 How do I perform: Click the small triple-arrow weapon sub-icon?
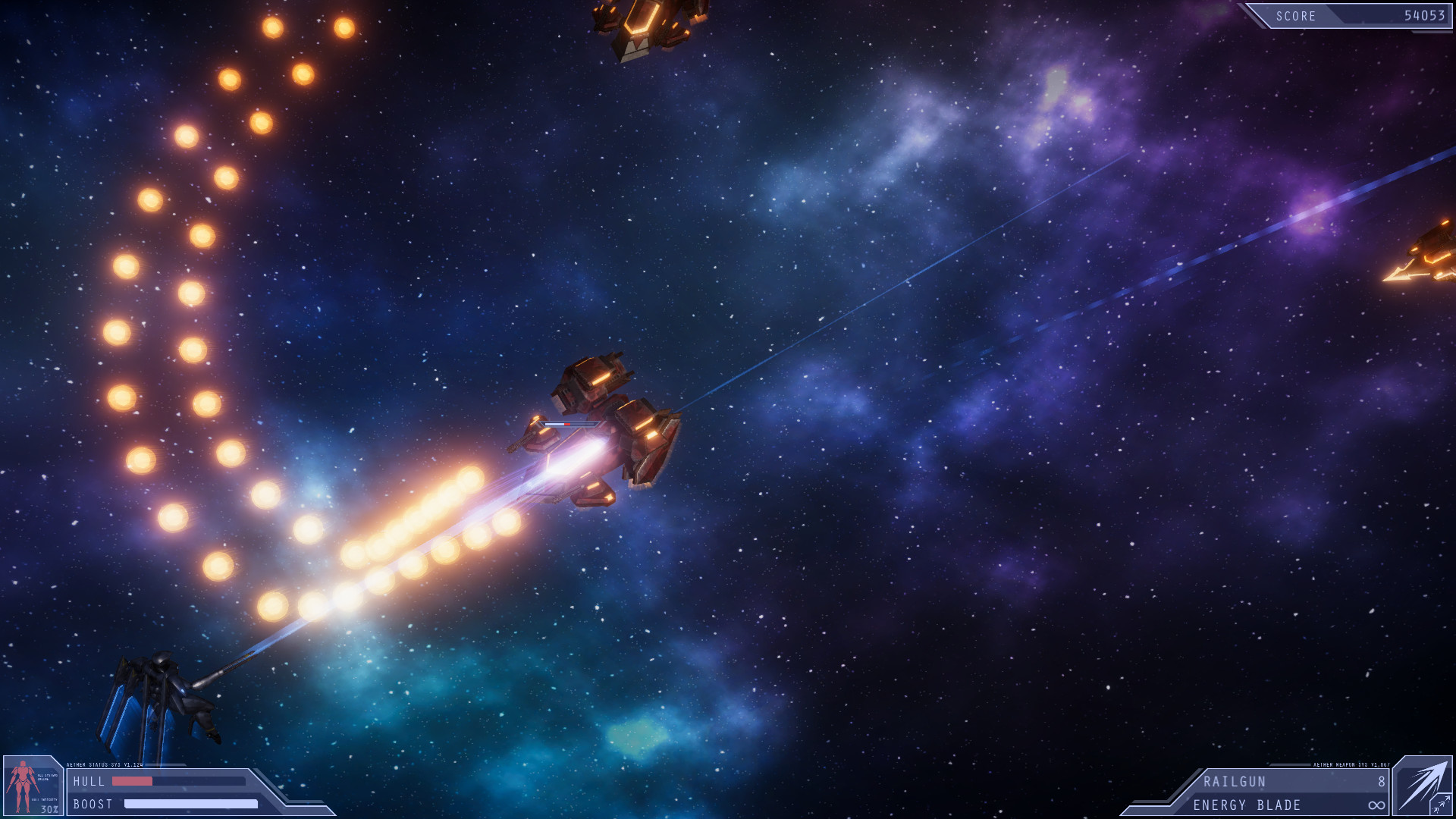pyautogui.click(x=1441, y=805)
